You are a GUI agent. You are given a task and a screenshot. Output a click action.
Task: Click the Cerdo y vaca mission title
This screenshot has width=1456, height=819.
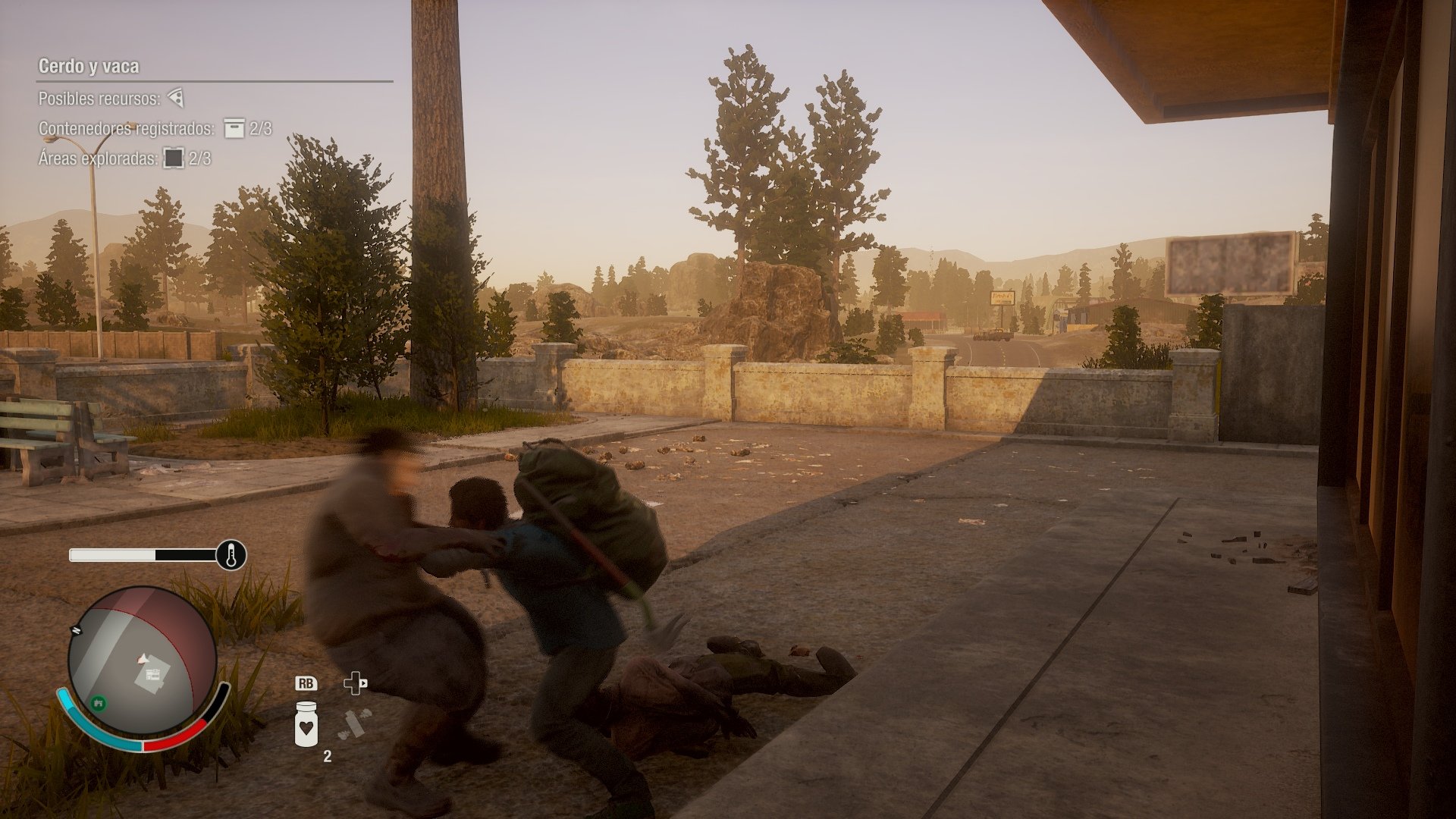(88, 64)
